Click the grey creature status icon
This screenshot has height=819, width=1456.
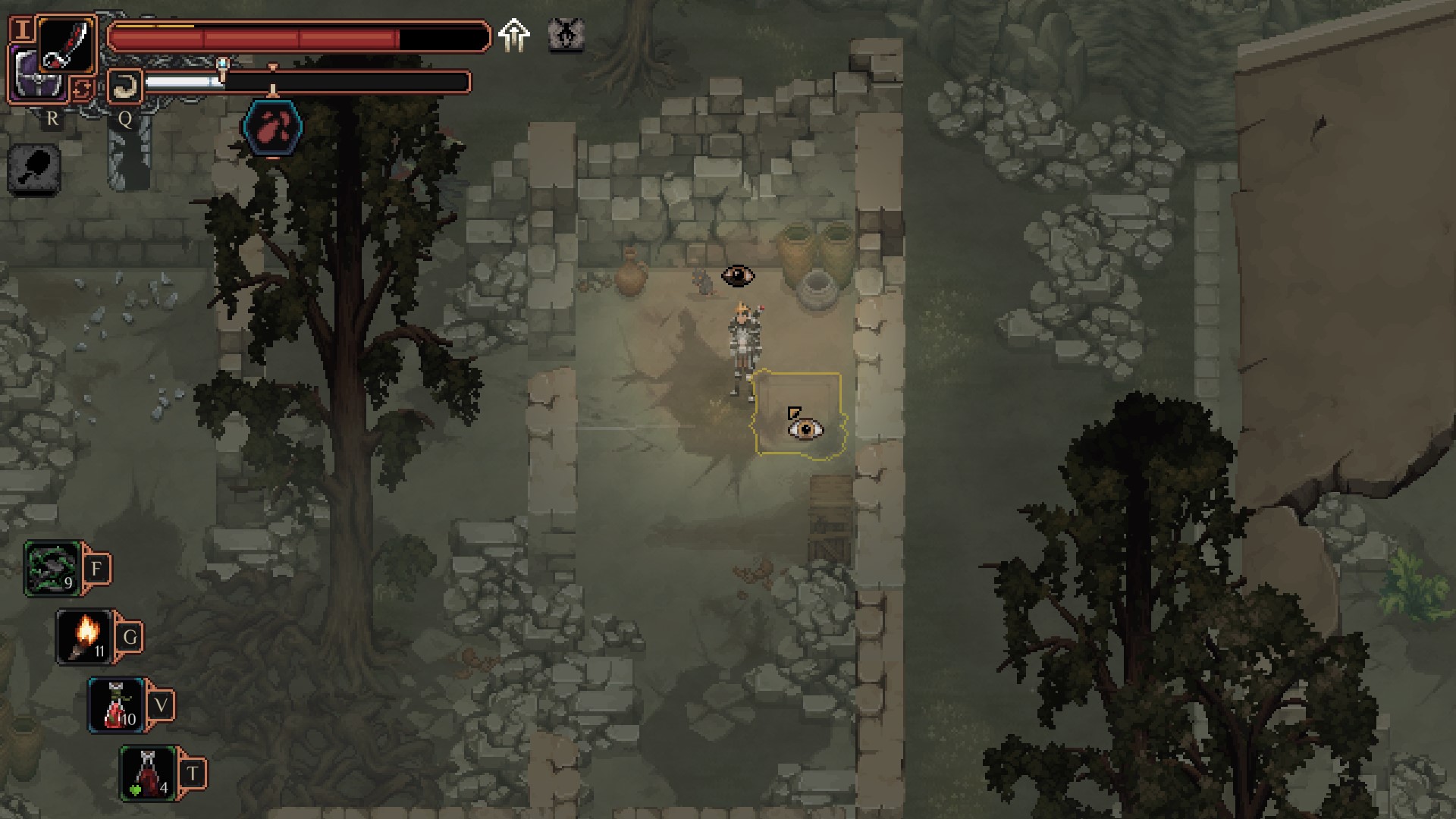click(566, 35)
